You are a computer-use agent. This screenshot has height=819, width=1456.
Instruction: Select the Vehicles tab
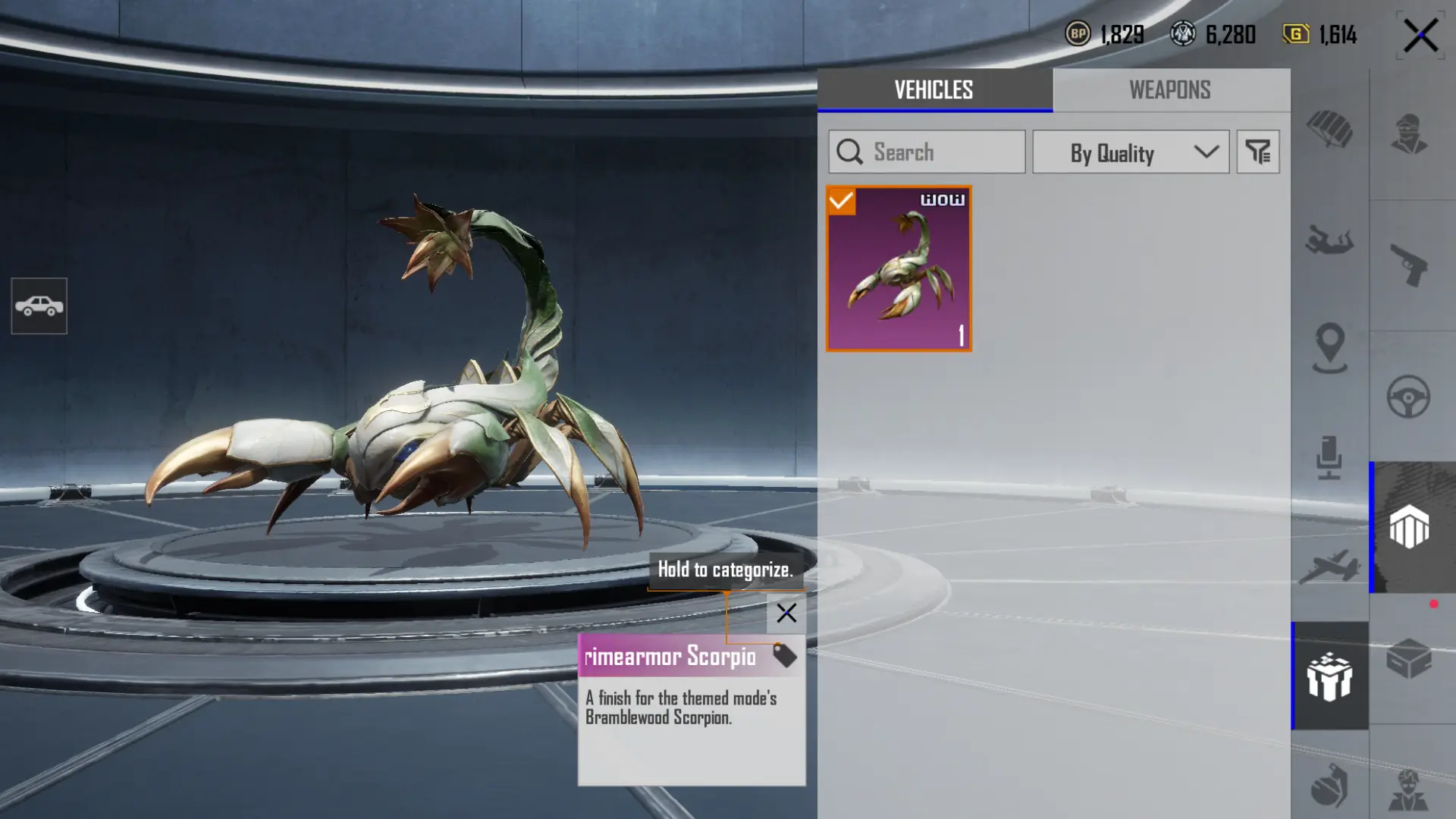pos(934,90)
